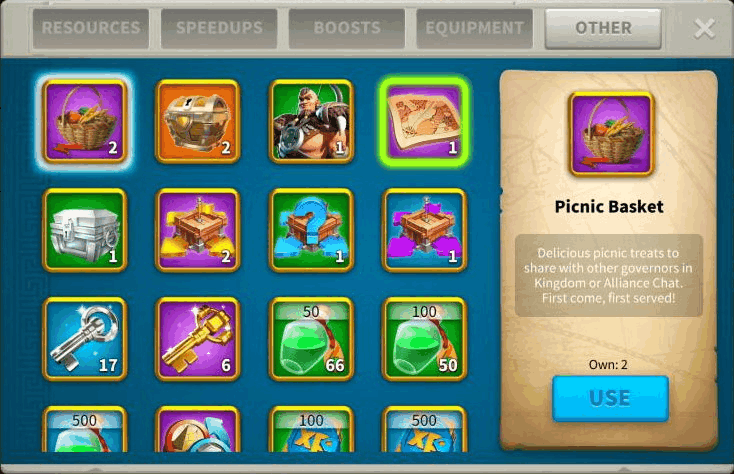Viewport: 734px width, 474px height.
Task: Select the Other tab
Action: [603, 28]
